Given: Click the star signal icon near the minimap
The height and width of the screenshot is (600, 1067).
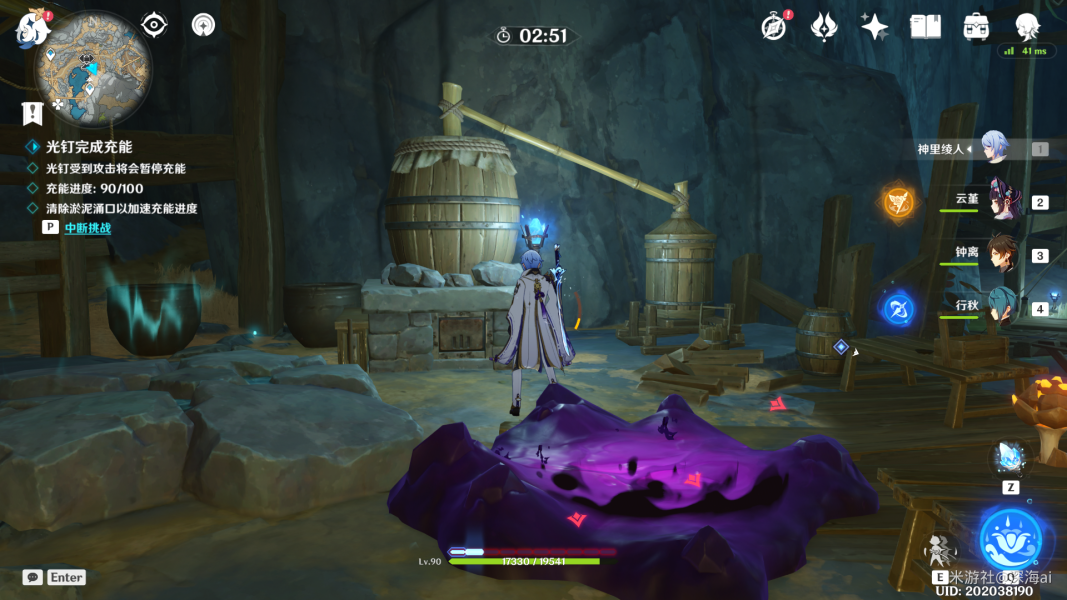Looking at the screenshot, I should click(204, 25).
